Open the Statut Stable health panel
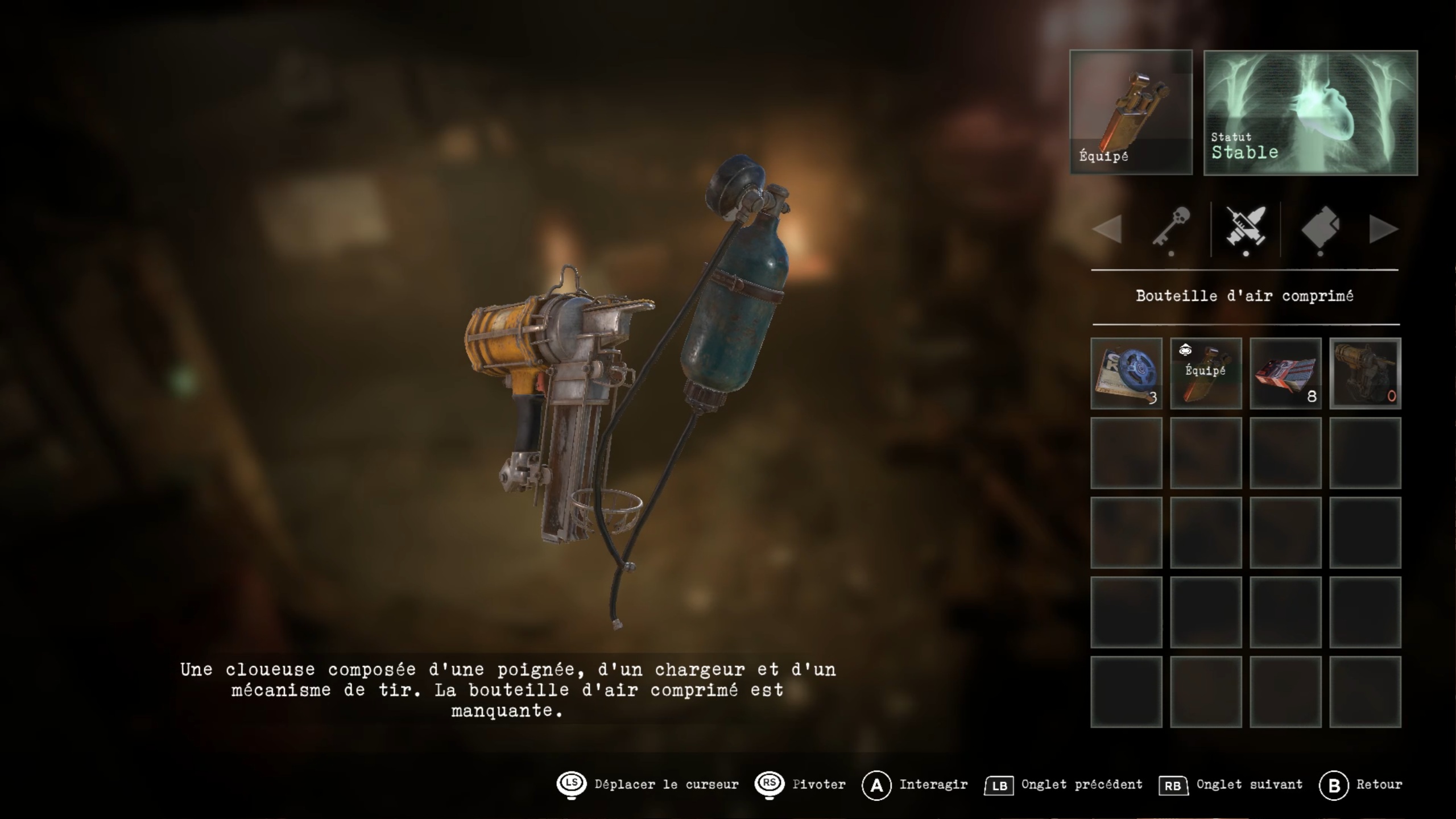The width and height of the screenshot is (1456, 819). 1310,113
